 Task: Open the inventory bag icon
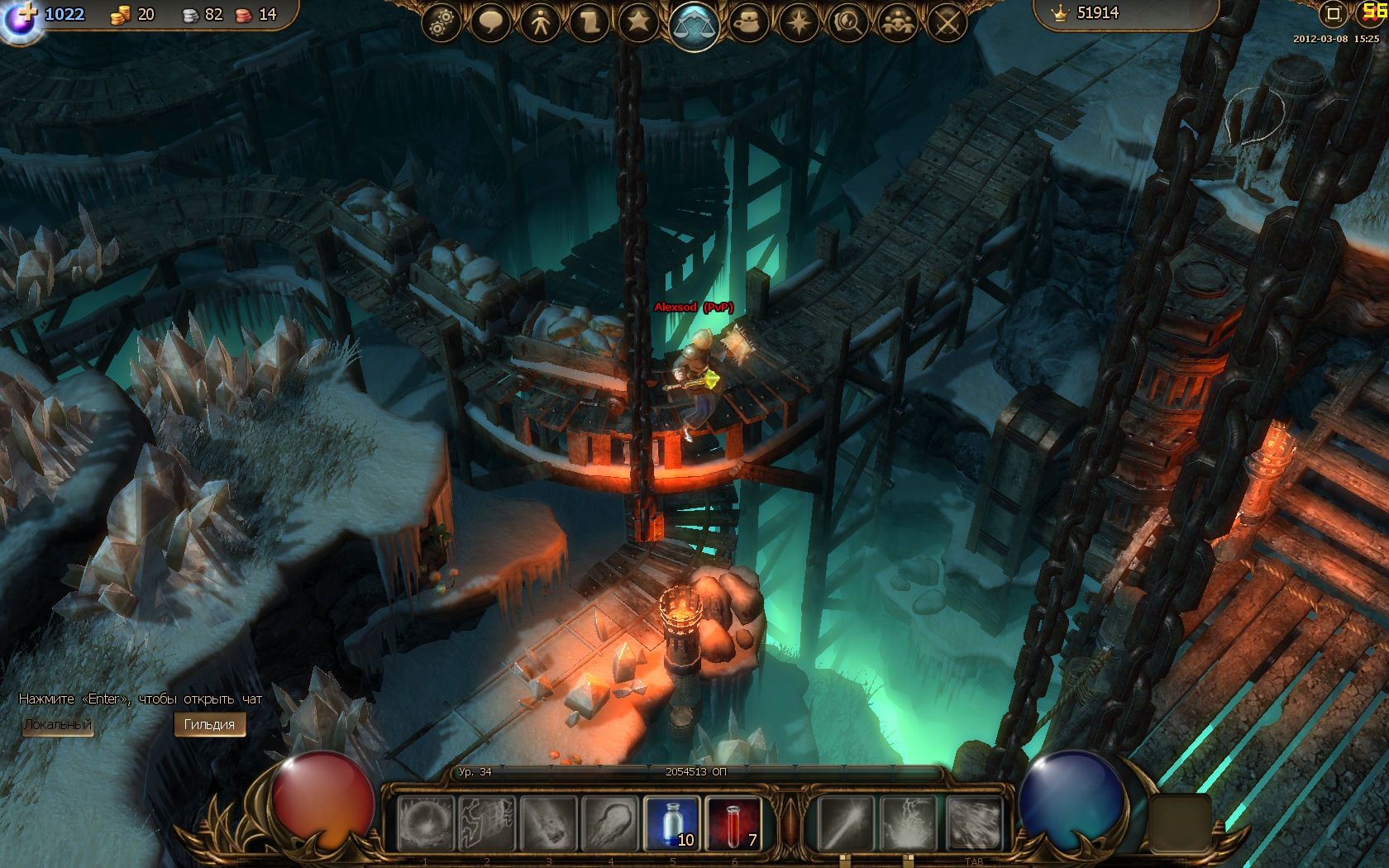point(748,23)
